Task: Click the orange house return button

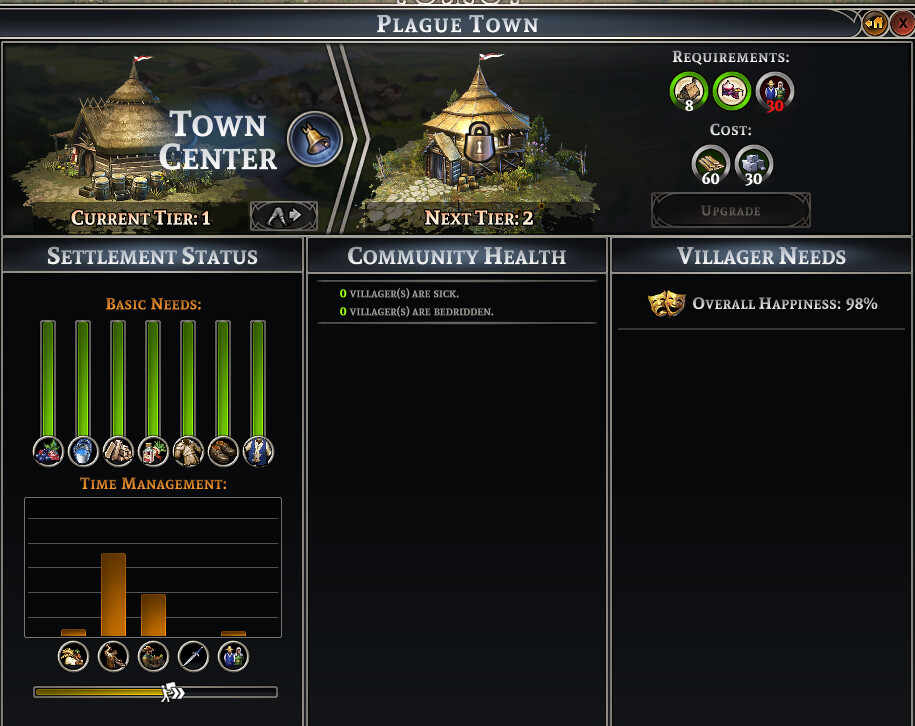Action: (x=875, y=23)
